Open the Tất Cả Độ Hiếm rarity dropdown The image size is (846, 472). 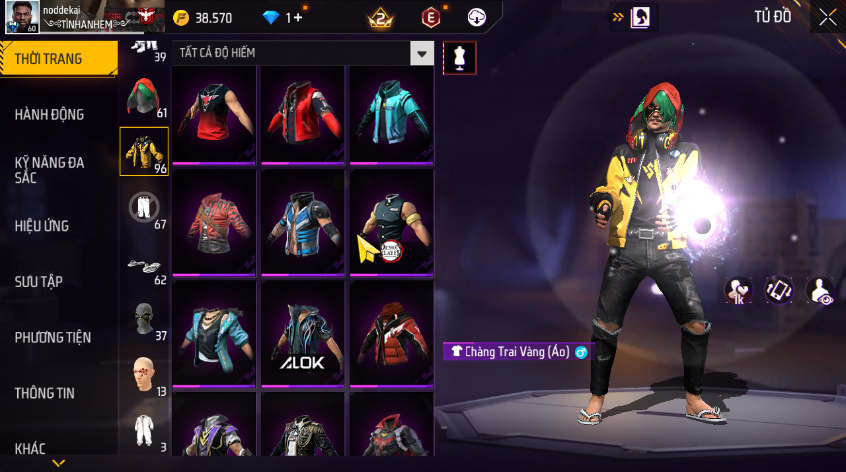423,54
